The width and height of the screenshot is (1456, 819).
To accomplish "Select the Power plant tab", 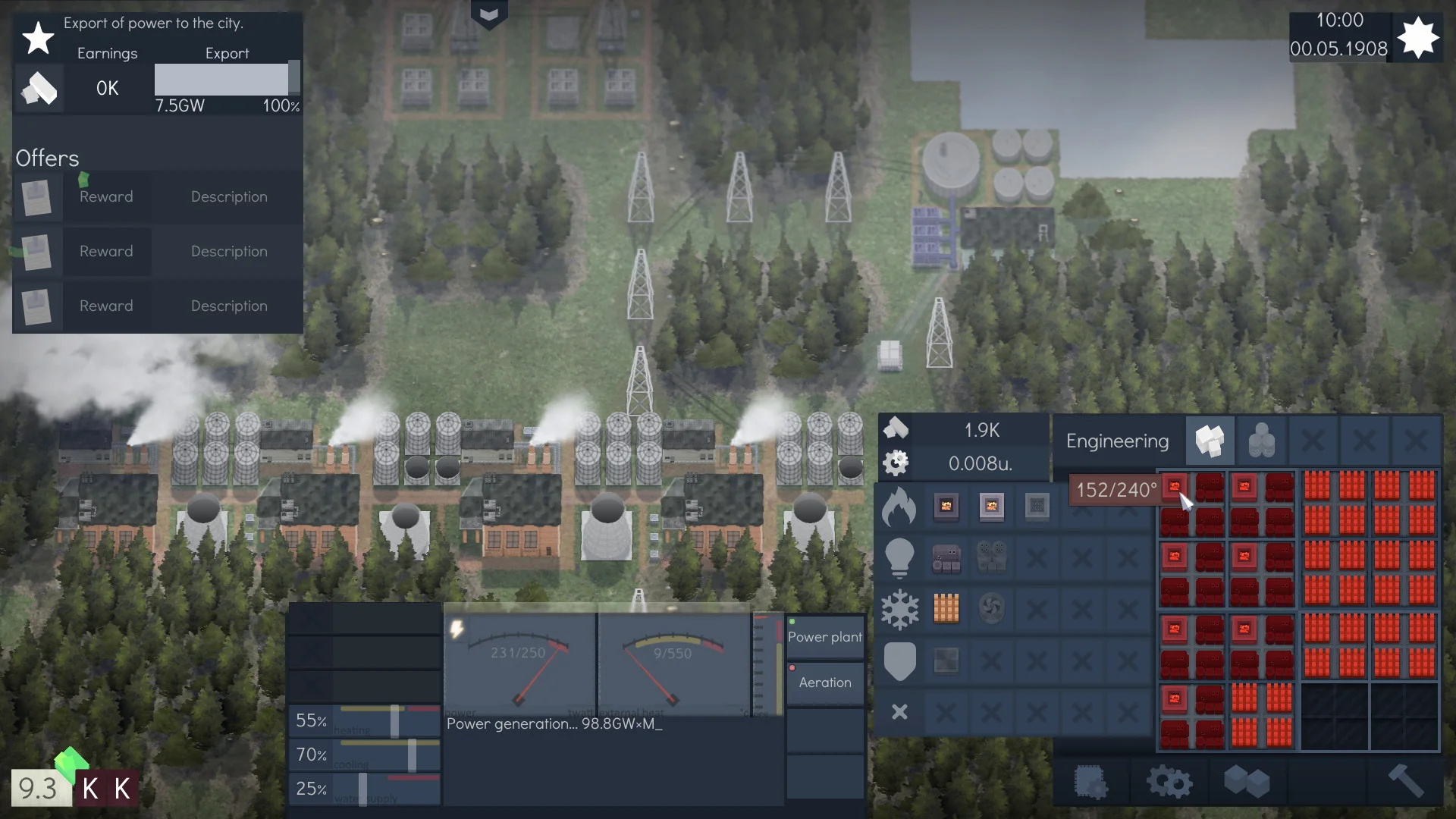I will pyautogui.click(x=825, y=637).
